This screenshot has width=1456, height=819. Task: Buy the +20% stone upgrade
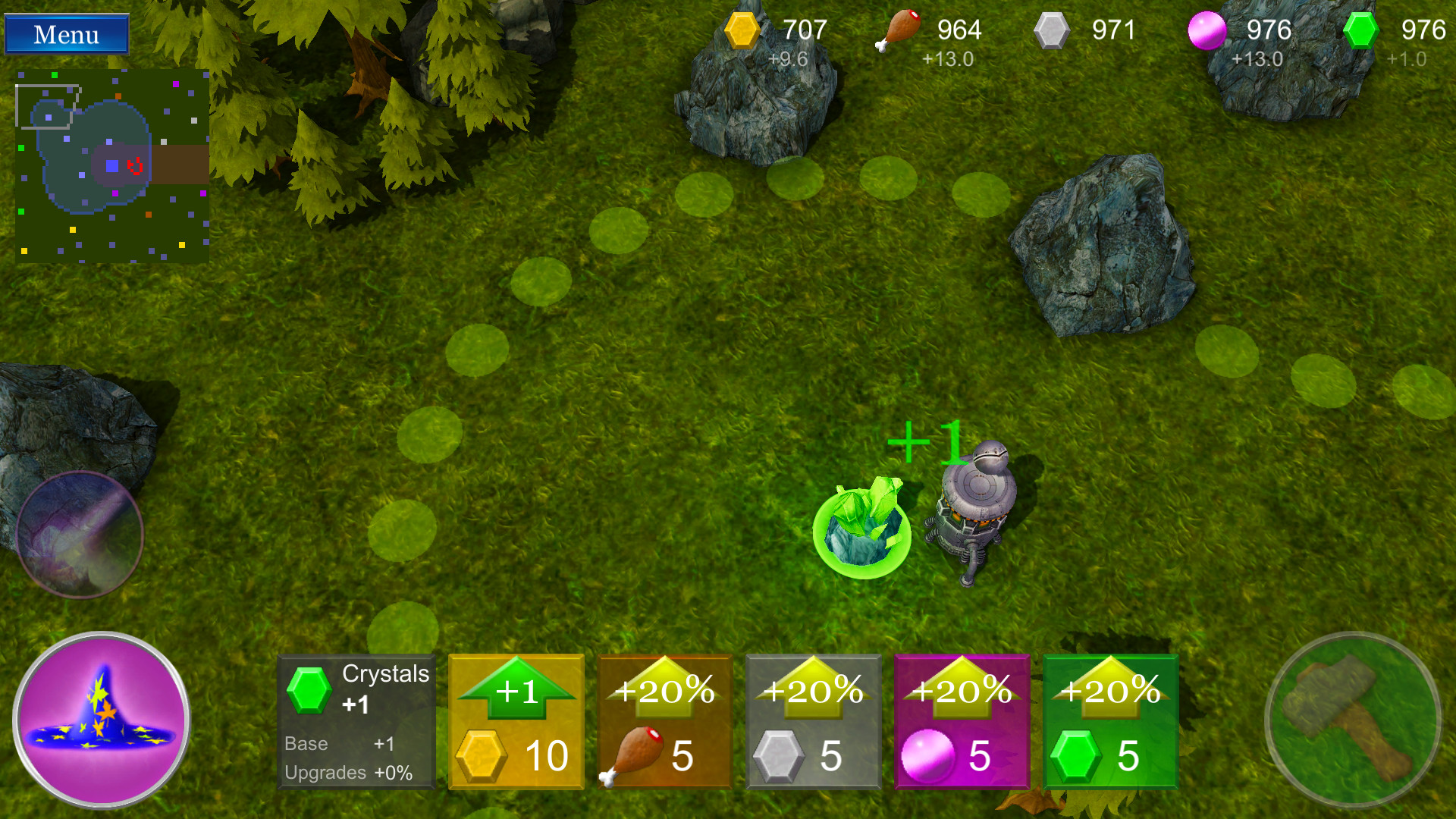tap(812, 720)
